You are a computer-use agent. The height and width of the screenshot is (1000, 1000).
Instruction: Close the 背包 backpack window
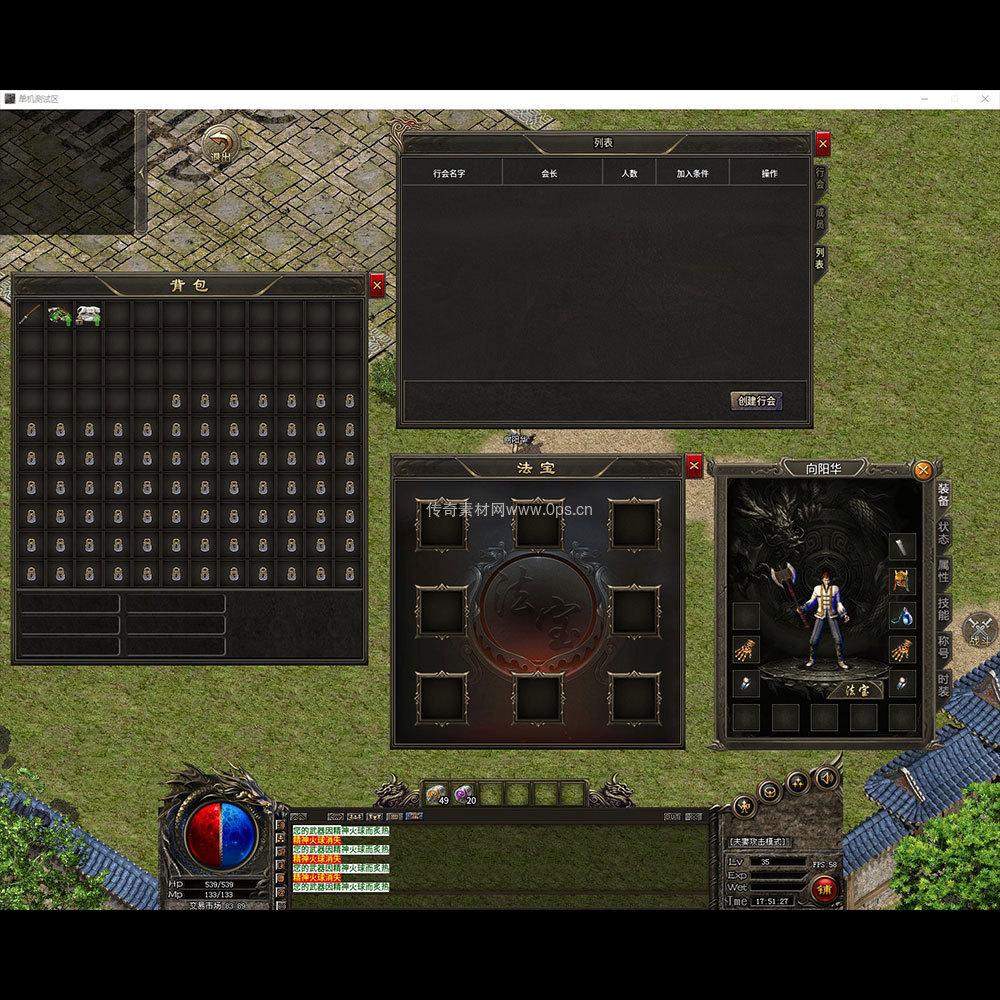377,286
